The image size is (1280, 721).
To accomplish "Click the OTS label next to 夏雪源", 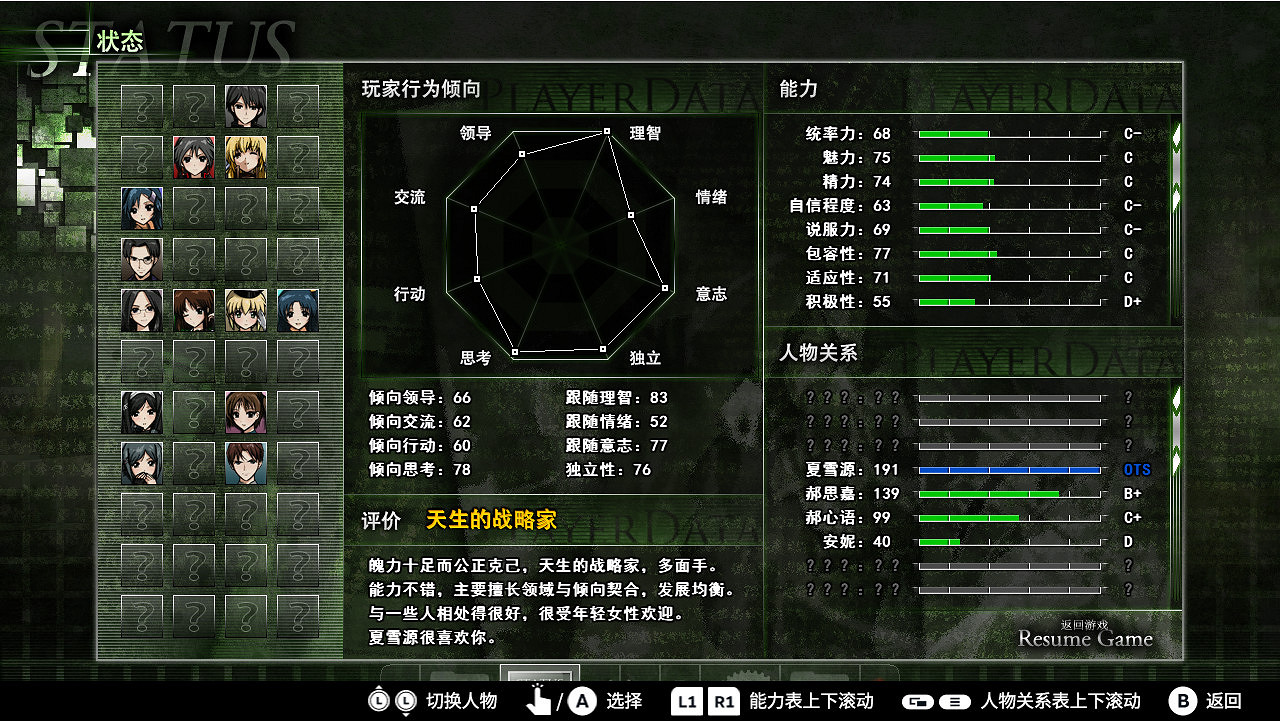I will (1135, 469).
